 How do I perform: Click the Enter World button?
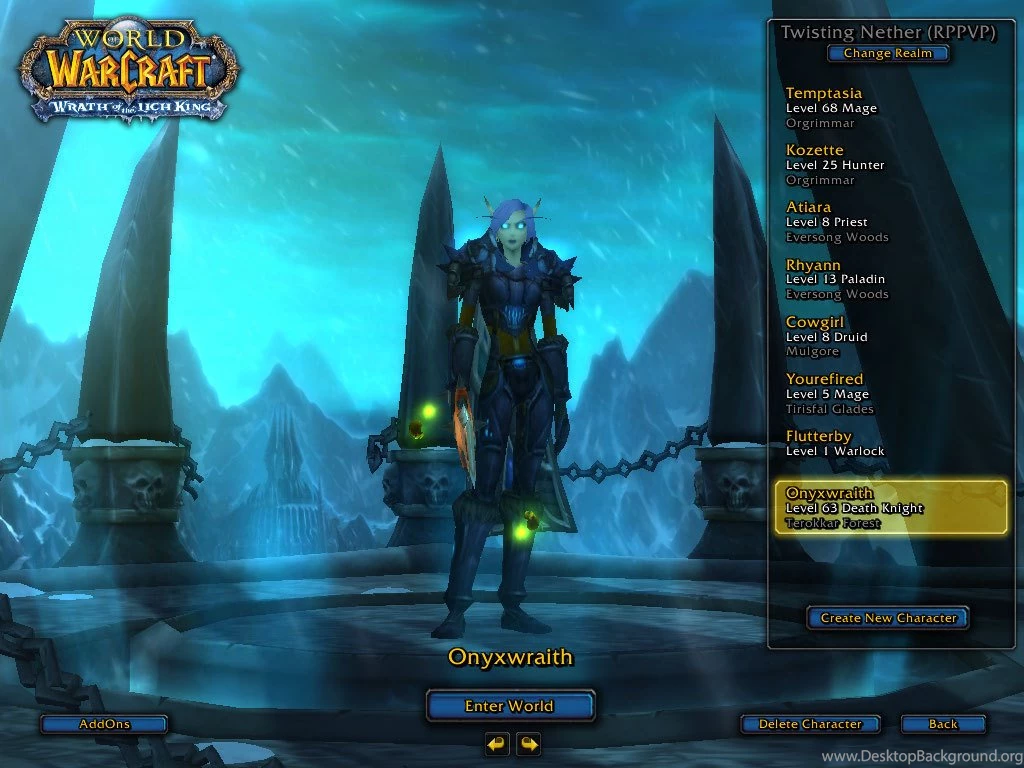tap(510, 706)
